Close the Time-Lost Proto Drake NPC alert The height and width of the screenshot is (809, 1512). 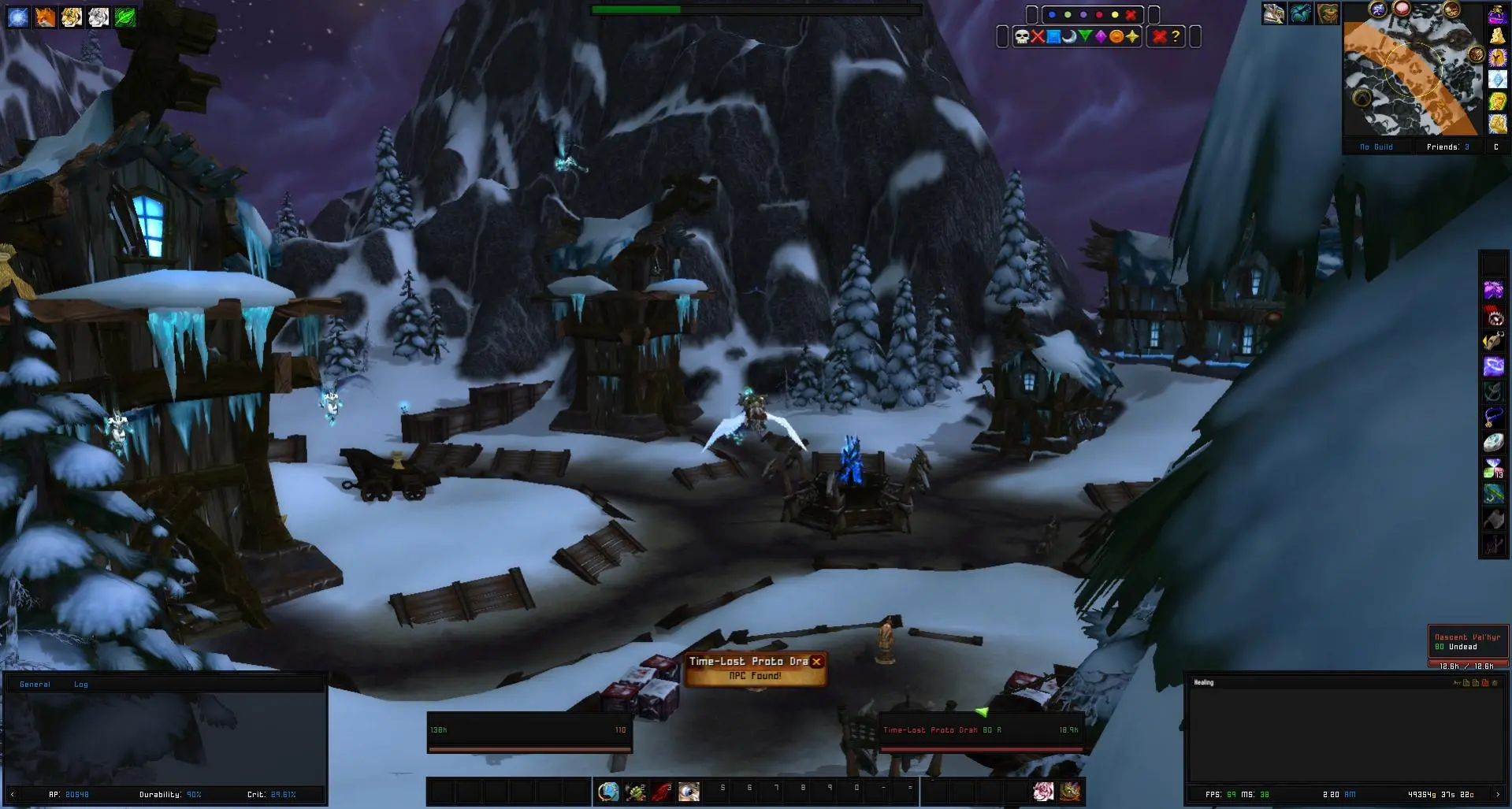pos(817,662)
